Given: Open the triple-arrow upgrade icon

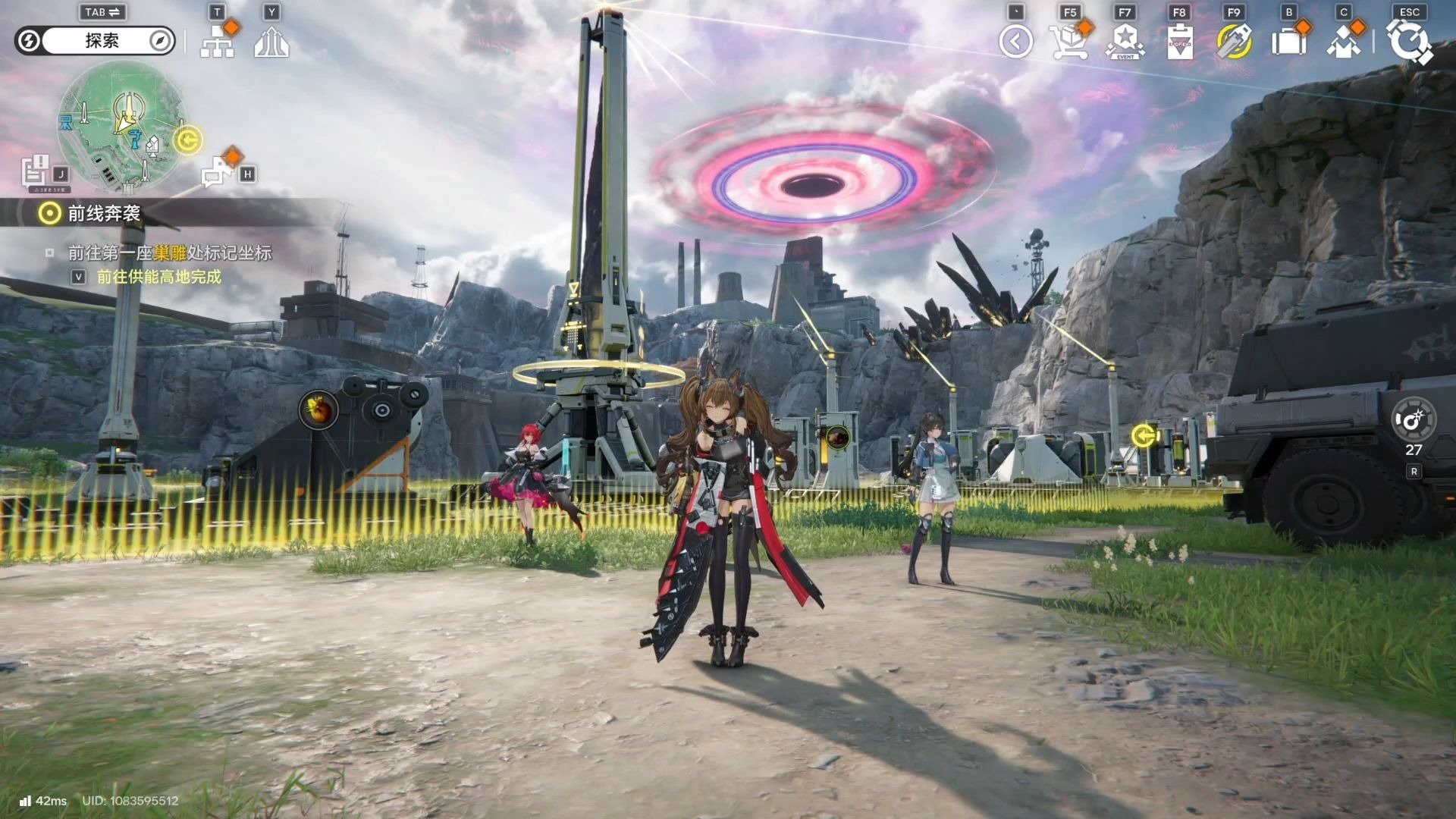Looking at the screenshot, I should pos(271,43).
